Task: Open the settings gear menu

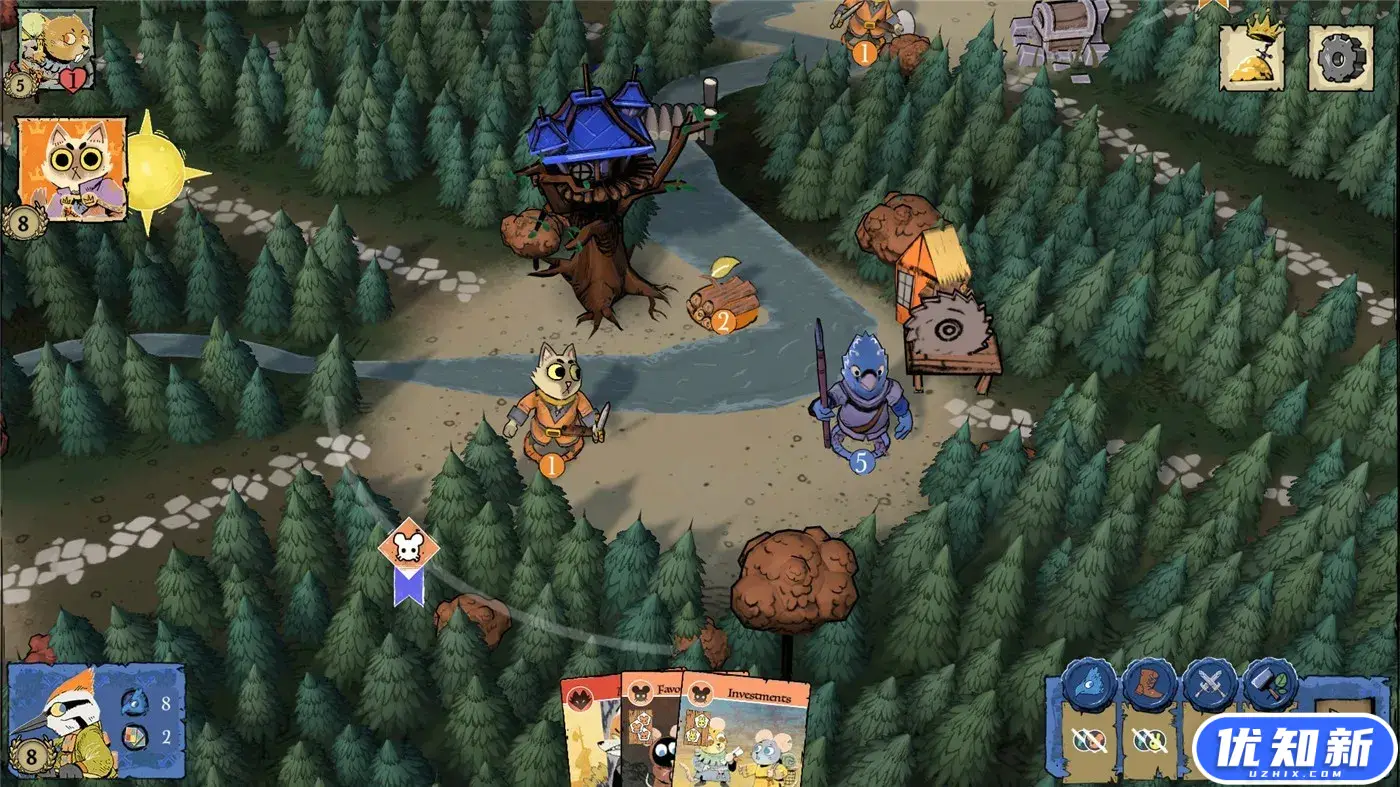Action: 1340,58
